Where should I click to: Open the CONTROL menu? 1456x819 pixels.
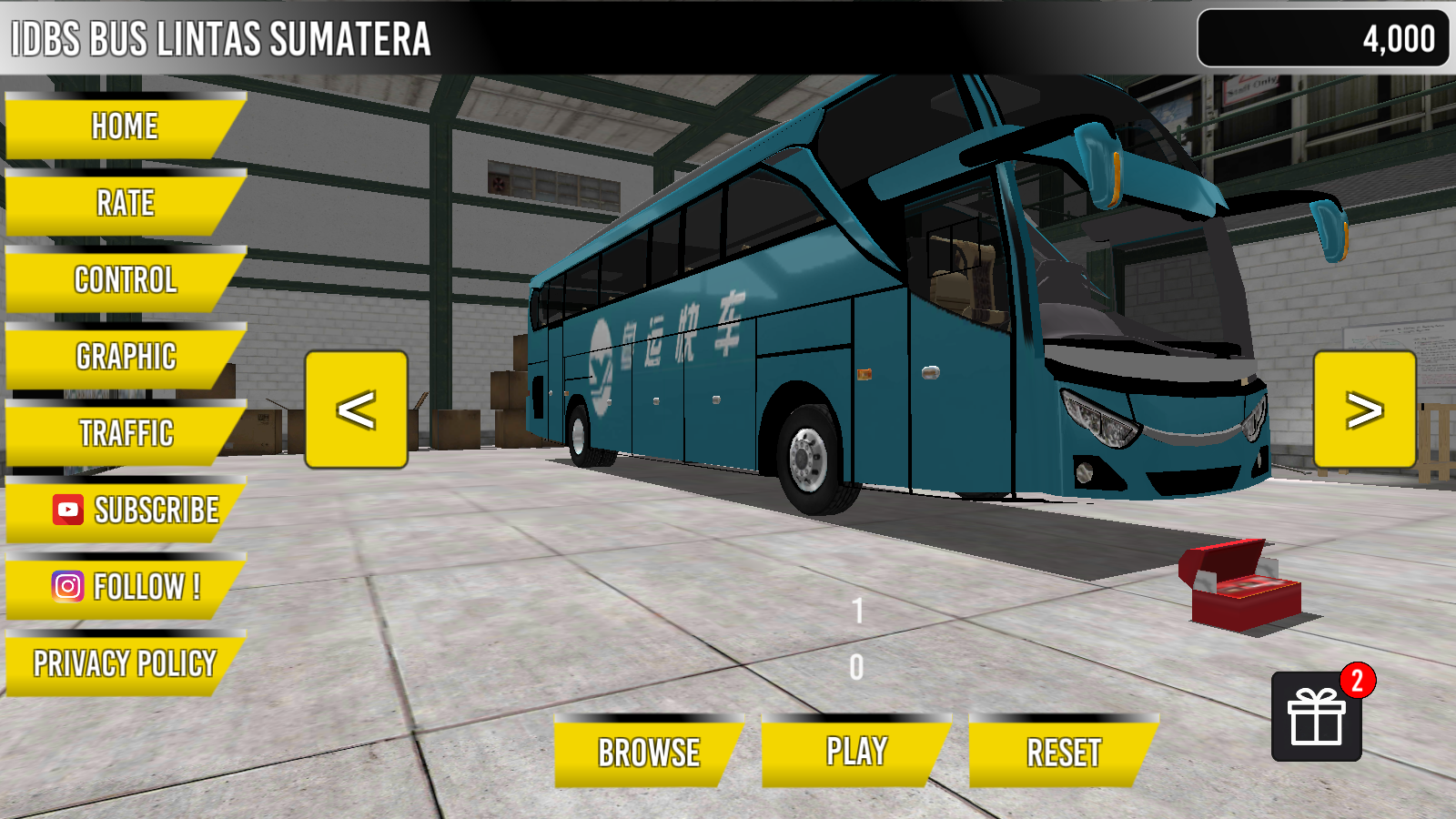pyautogui.click(x=125, y=281)
